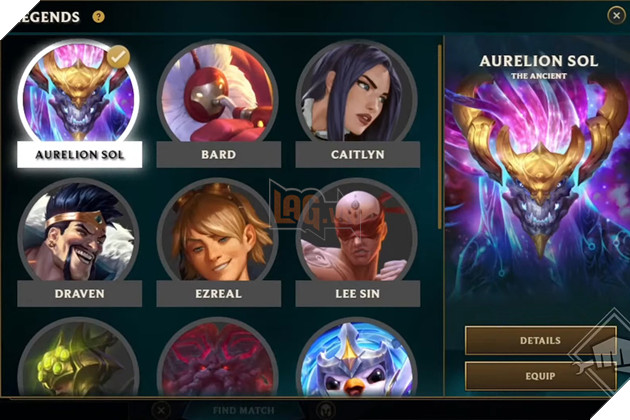
Task: Select the green-goggled legend portrait
Action: pos(78,360)
